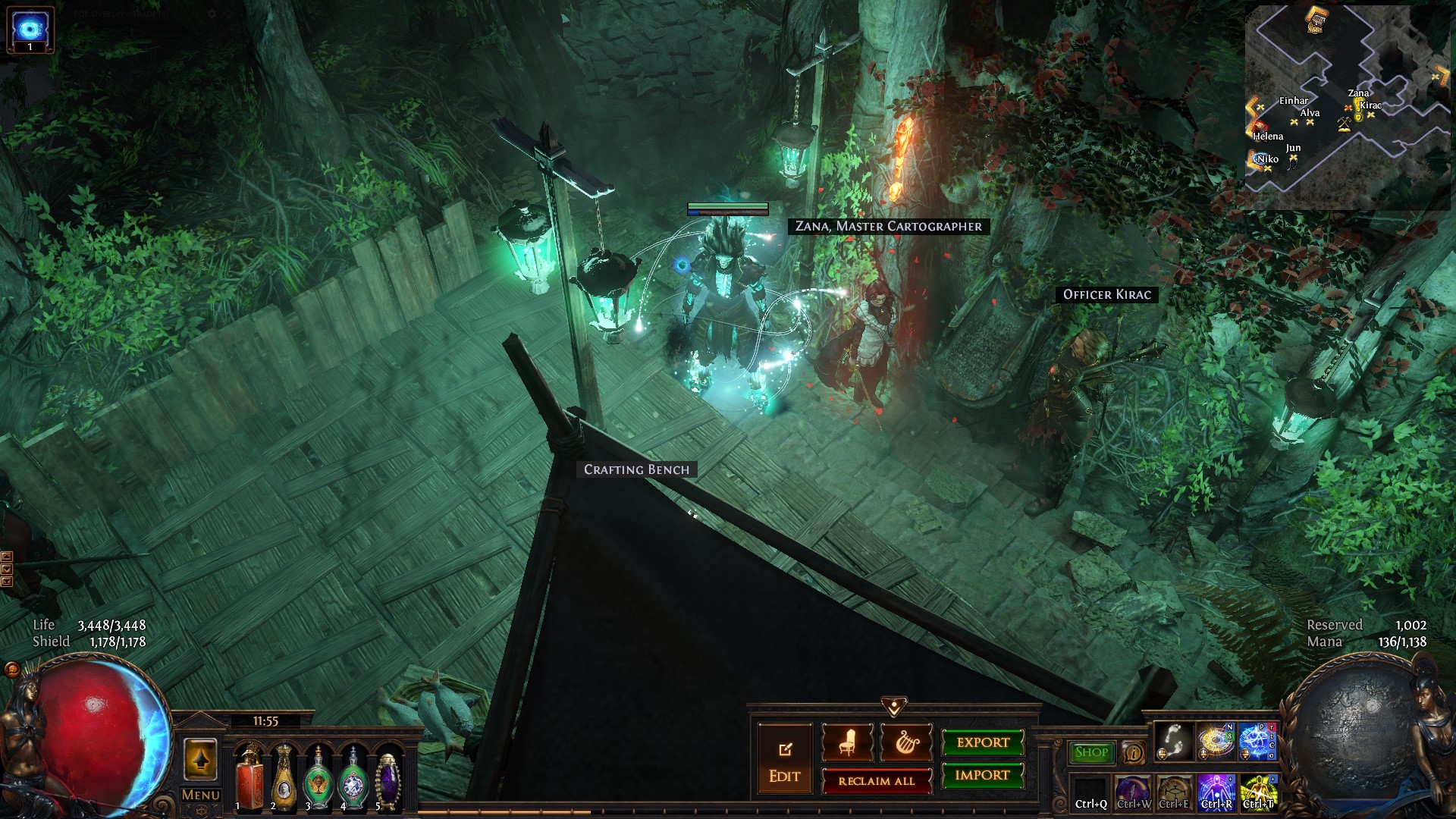
Task: Click the info speech-bubble icon
Action: pyautogui.click(x=1134, y=753)
